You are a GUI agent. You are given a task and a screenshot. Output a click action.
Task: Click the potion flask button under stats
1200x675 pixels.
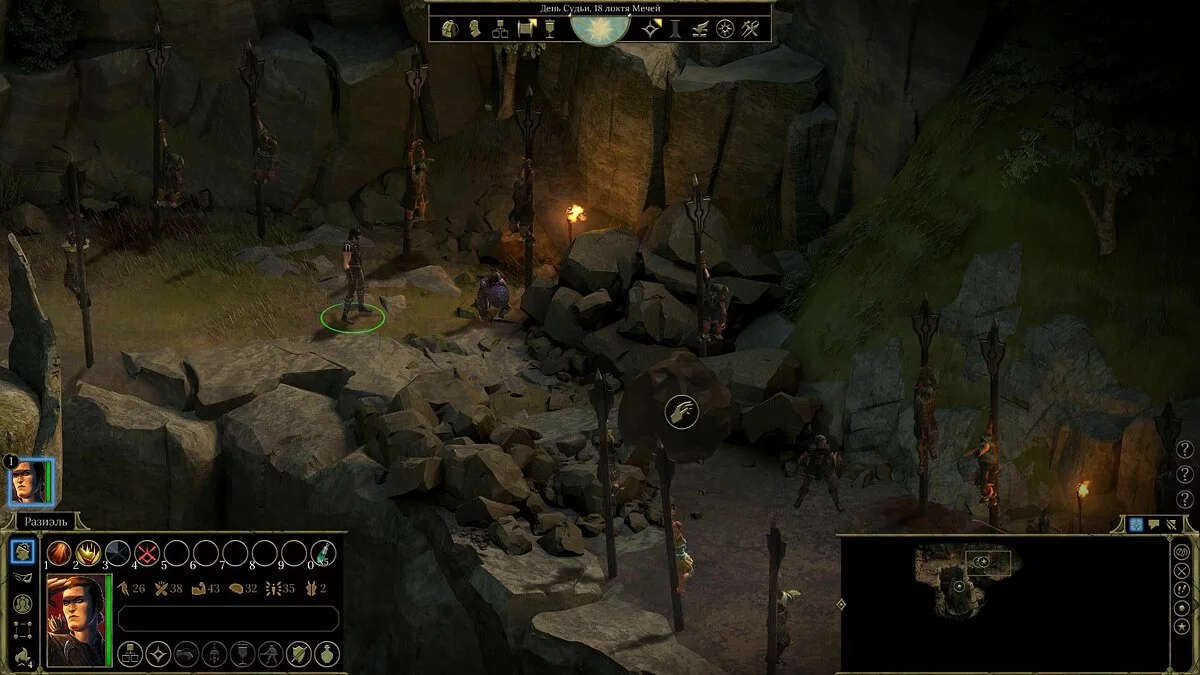[x=326, y=655]
